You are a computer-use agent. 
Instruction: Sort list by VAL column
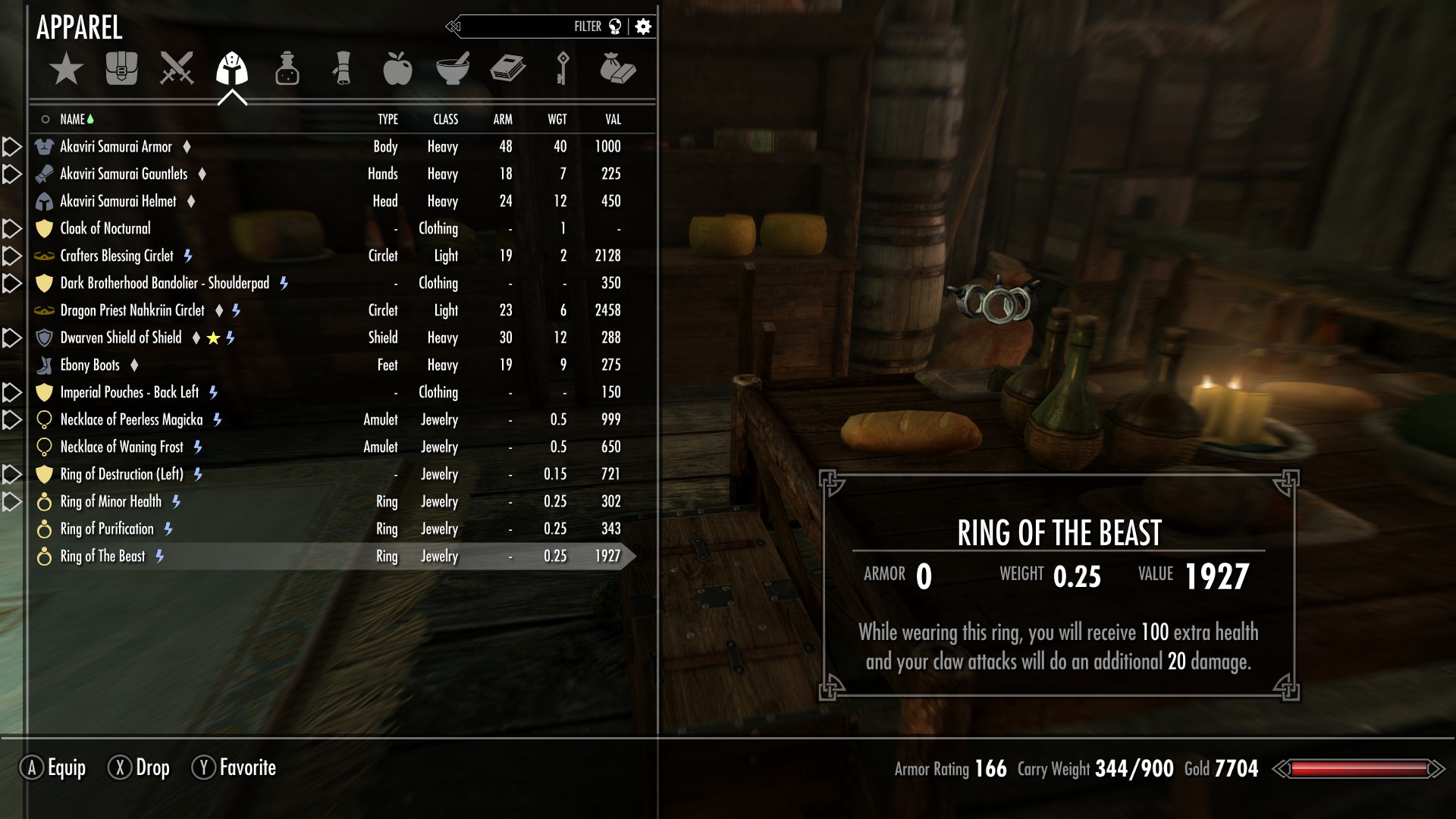pyautogui.click(x=613, y=119)
